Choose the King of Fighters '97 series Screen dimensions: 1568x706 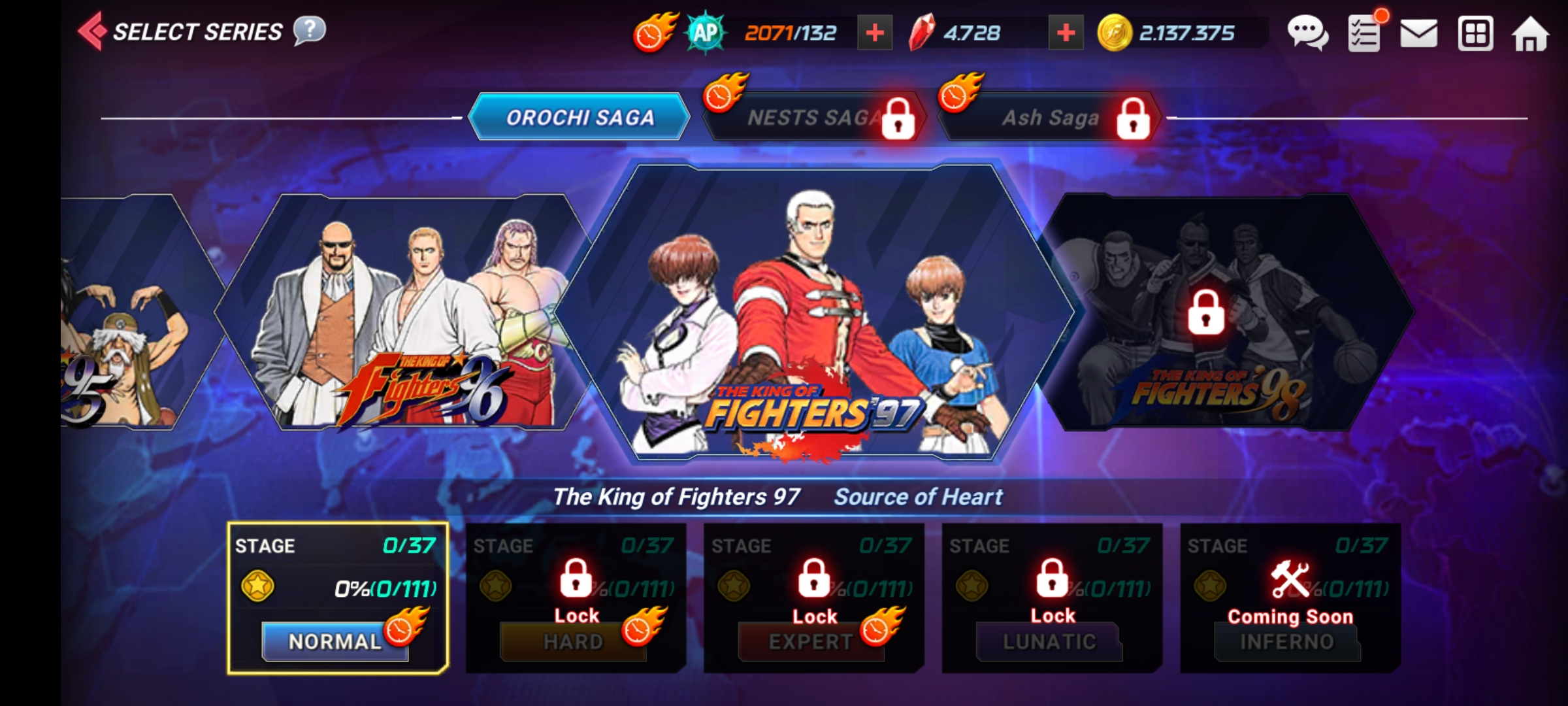pos(813,314)
